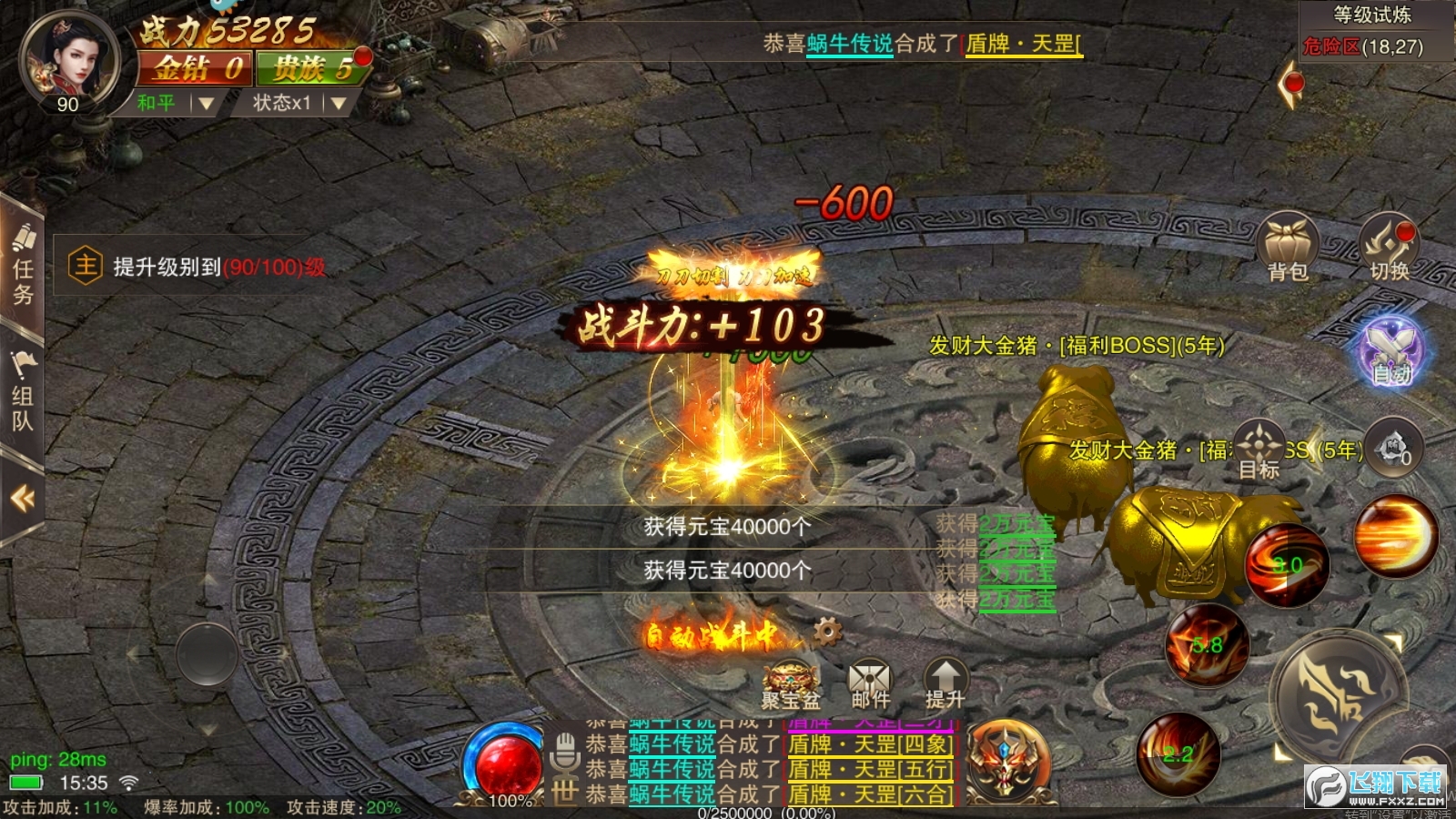
Task: Open the 和平 attack mode dropdown
Action: (x=175, y=103)
